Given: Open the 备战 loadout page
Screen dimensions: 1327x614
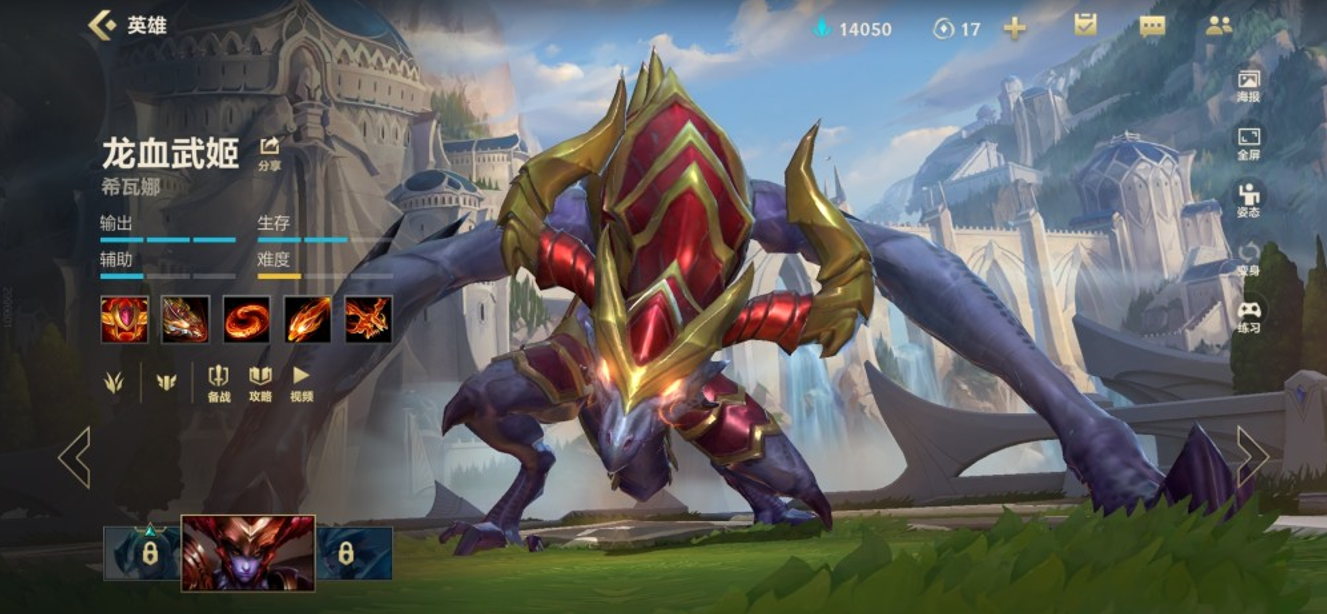Looking at the screenshot, I should pyautogui.click(x=218, y=382).
